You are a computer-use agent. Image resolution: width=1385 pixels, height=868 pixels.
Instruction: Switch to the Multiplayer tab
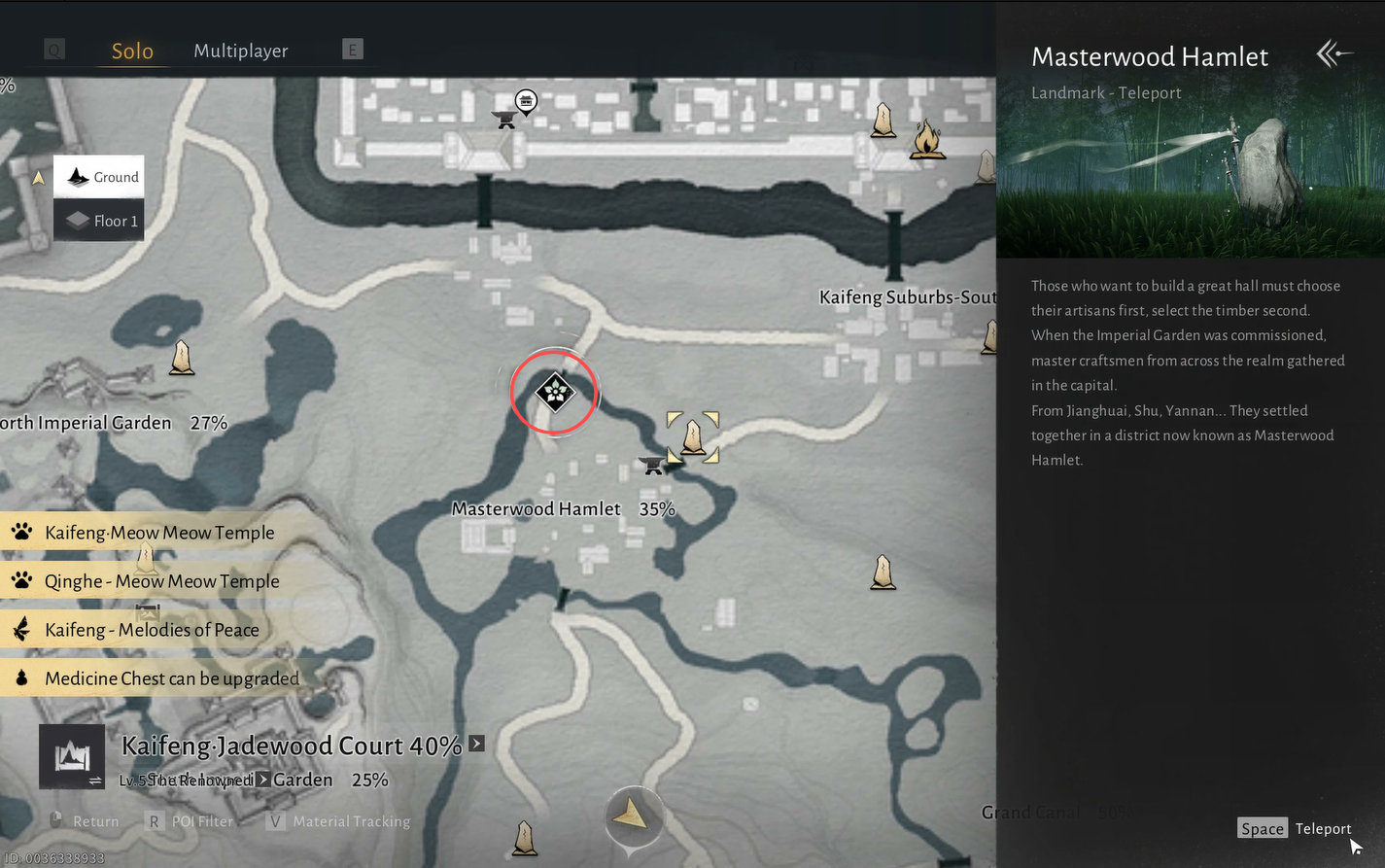[240, 51]
